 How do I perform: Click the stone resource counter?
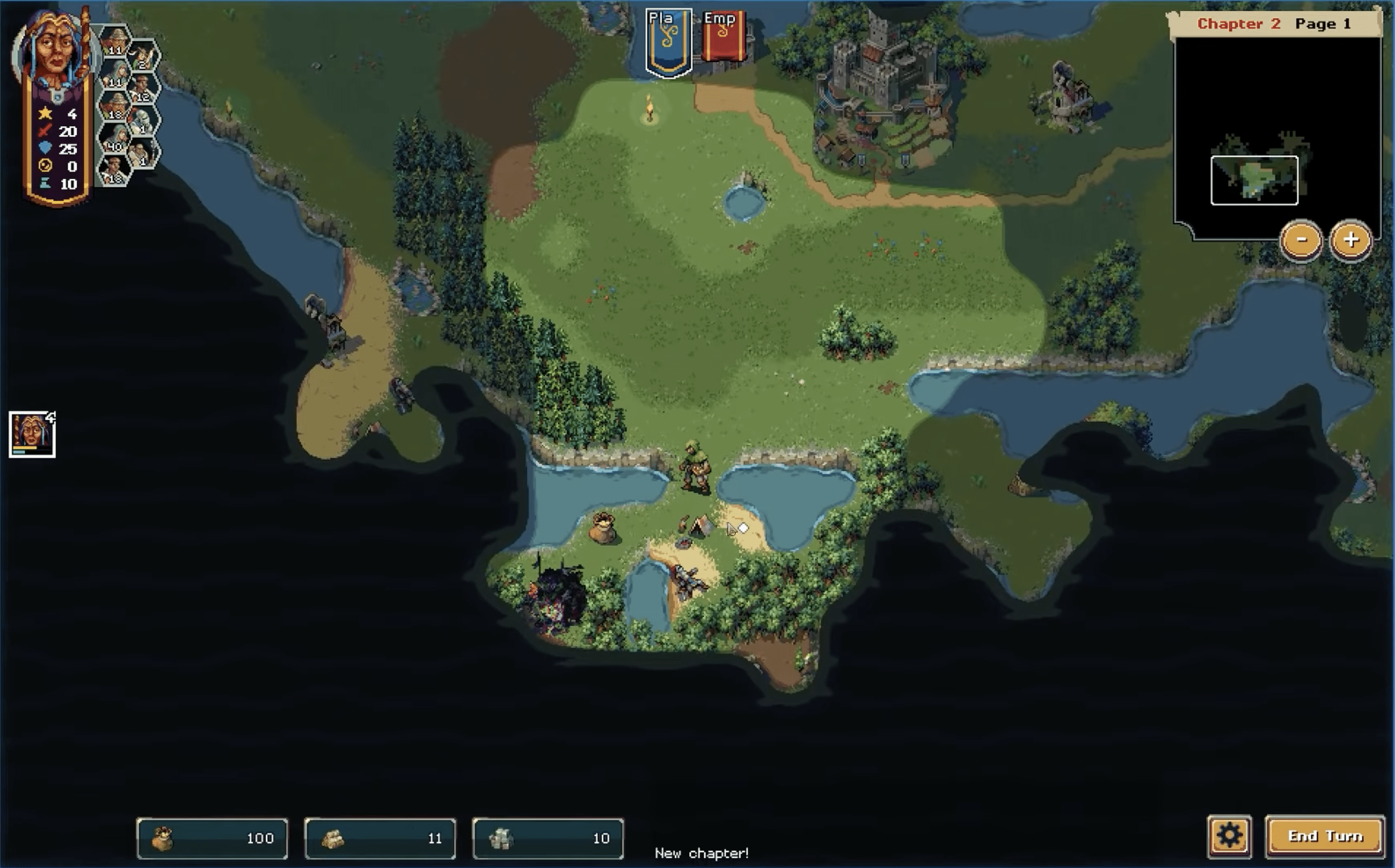(548, 838)
